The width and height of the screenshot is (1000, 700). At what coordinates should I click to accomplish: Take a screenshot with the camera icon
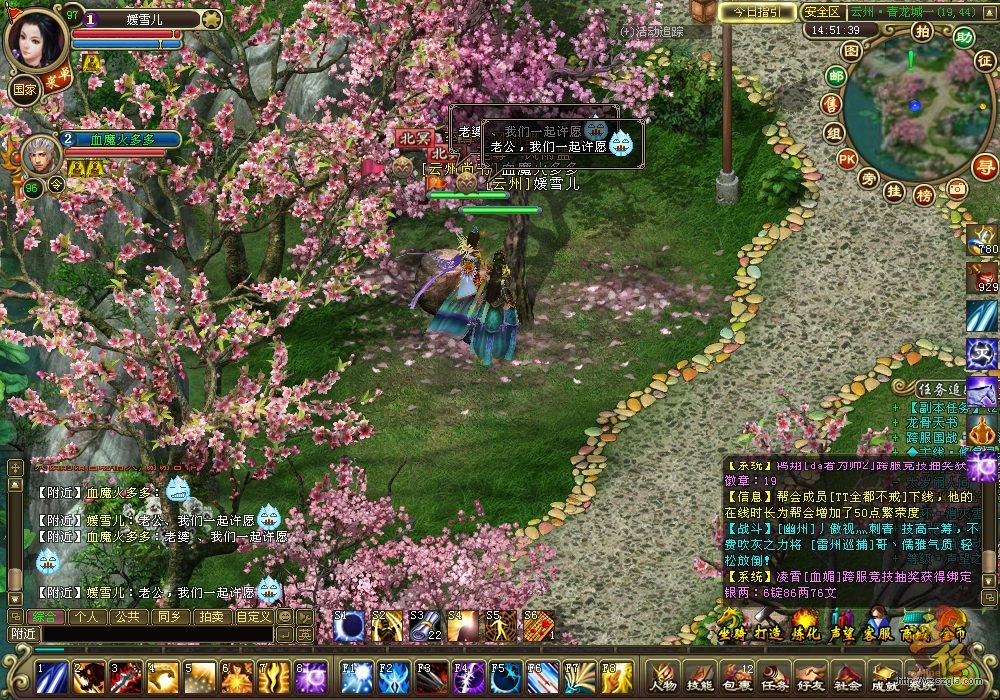pos(957,188)
